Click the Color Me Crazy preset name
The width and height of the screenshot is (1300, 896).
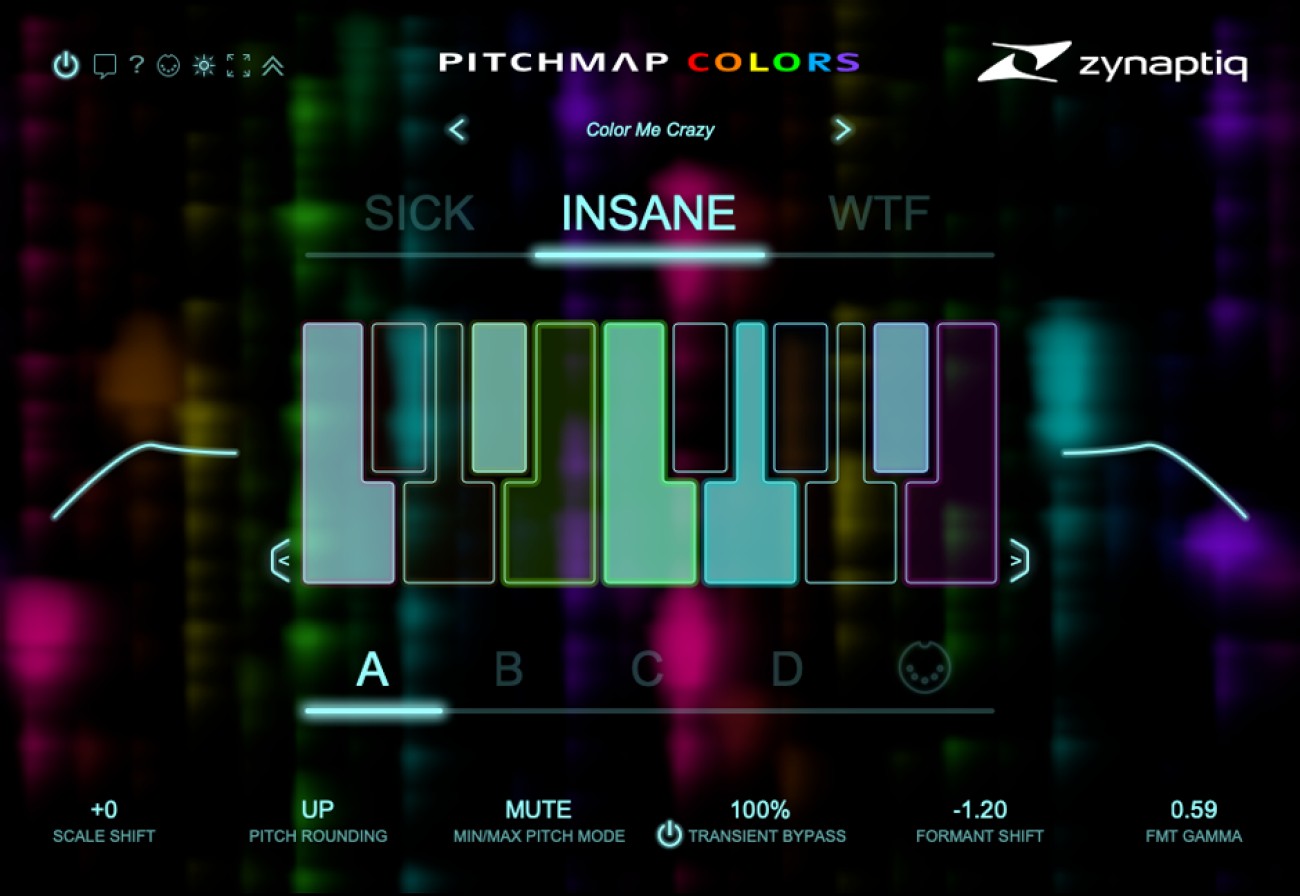(650, 129)
